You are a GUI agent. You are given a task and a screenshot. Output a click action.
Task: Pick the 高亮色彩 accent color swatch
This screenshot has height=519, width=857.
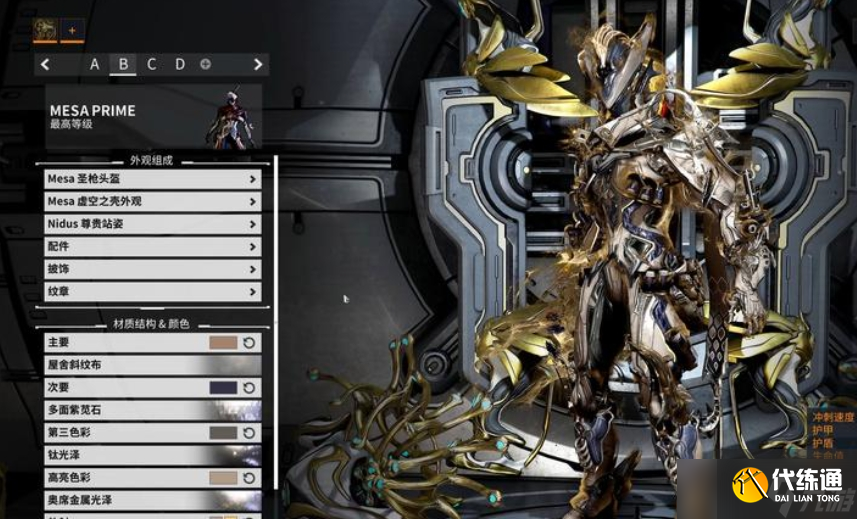[223, 478]
